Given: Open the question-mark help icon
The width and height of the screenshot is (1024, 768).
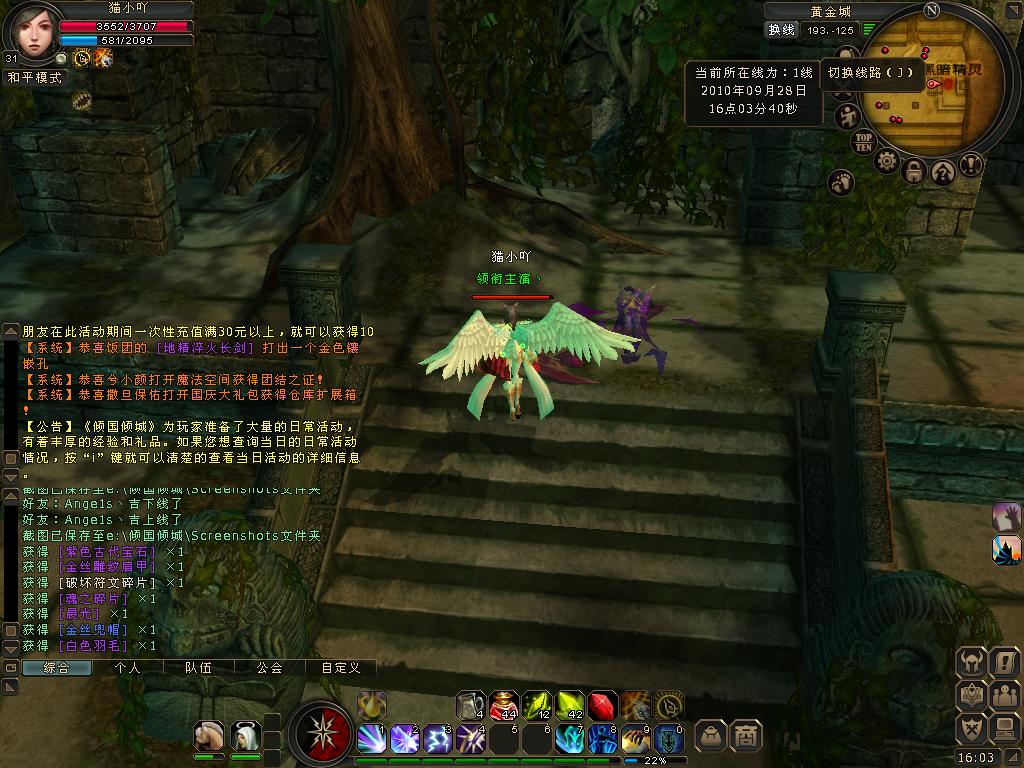Looking at the screenshot, I should tap(942, 172).
